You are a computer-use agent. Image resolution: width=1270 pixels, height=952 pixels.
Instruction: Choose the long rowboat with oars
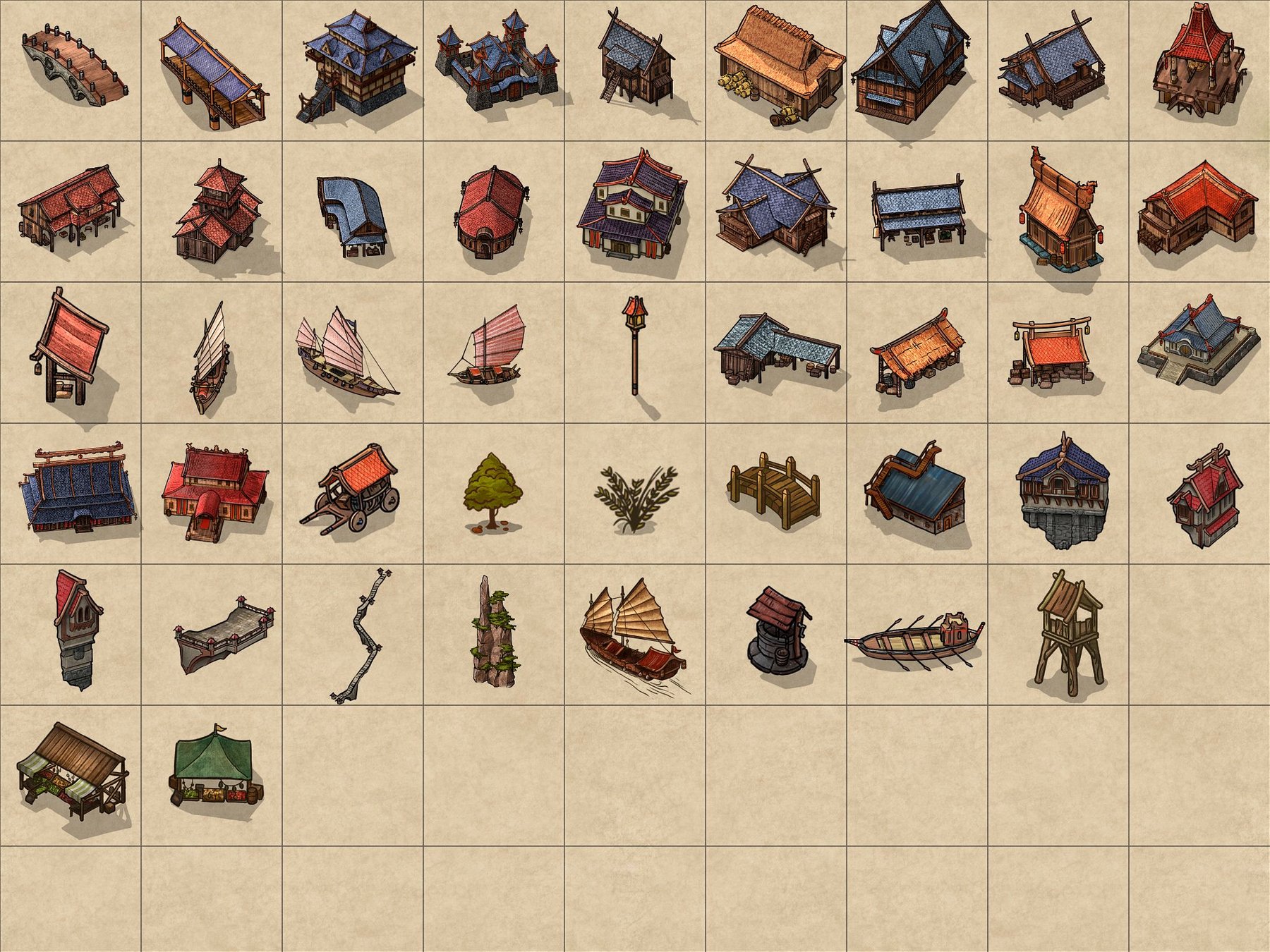[916, 640]
